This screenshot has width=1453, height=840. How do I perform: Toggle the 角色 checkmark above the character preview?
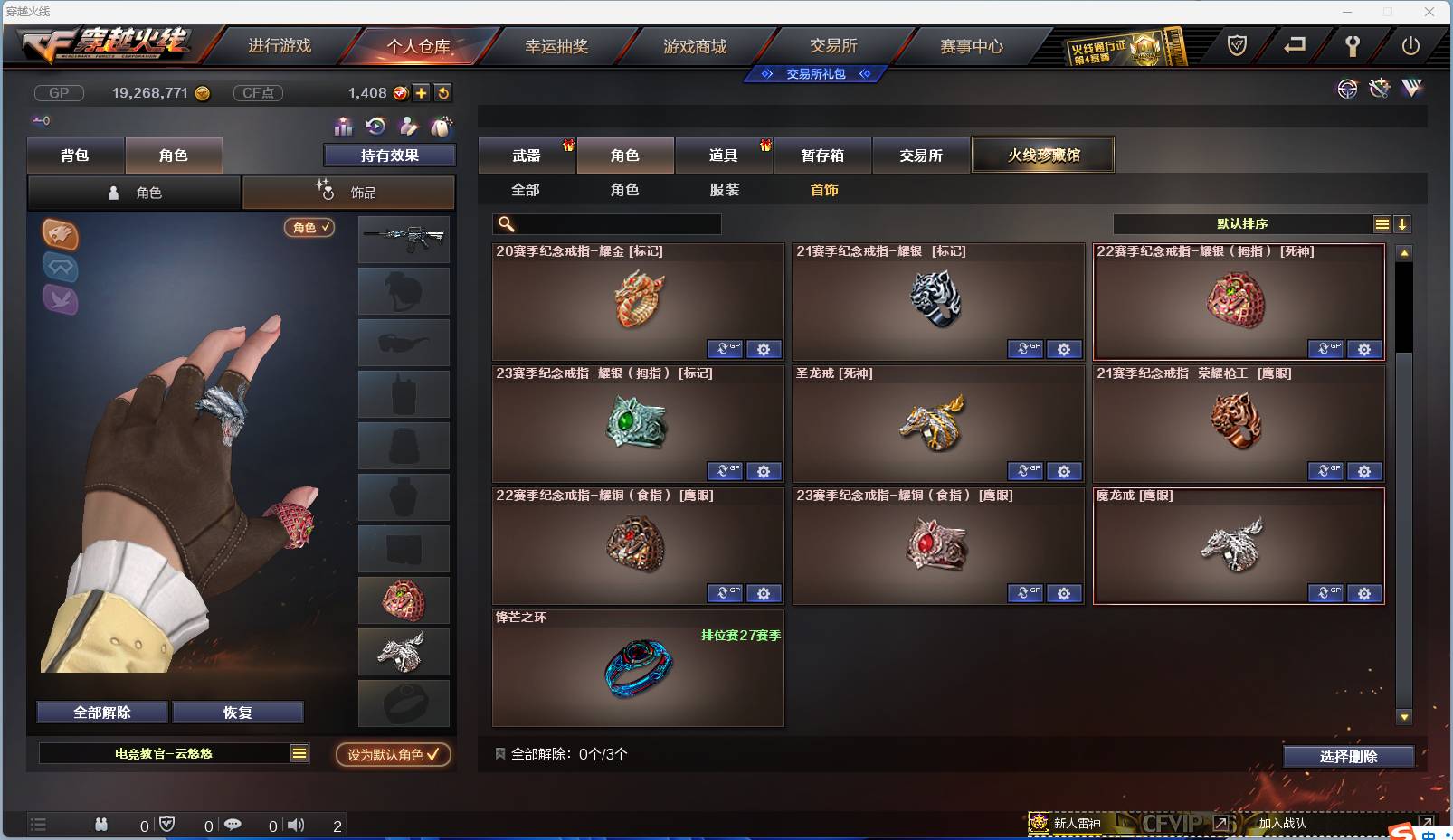[309, 228]
